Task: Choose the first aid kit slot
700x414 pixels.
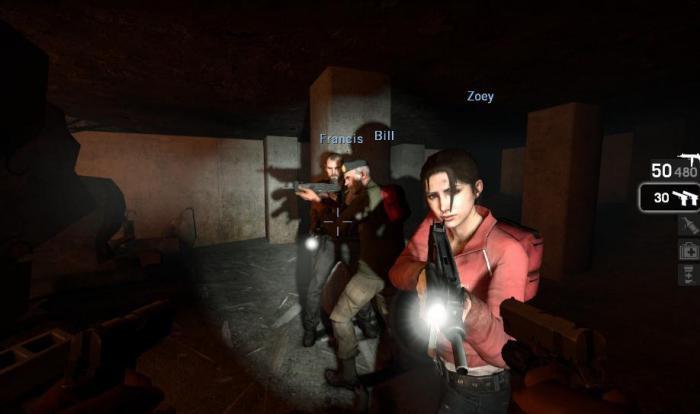Action: (x=687, y=250)
